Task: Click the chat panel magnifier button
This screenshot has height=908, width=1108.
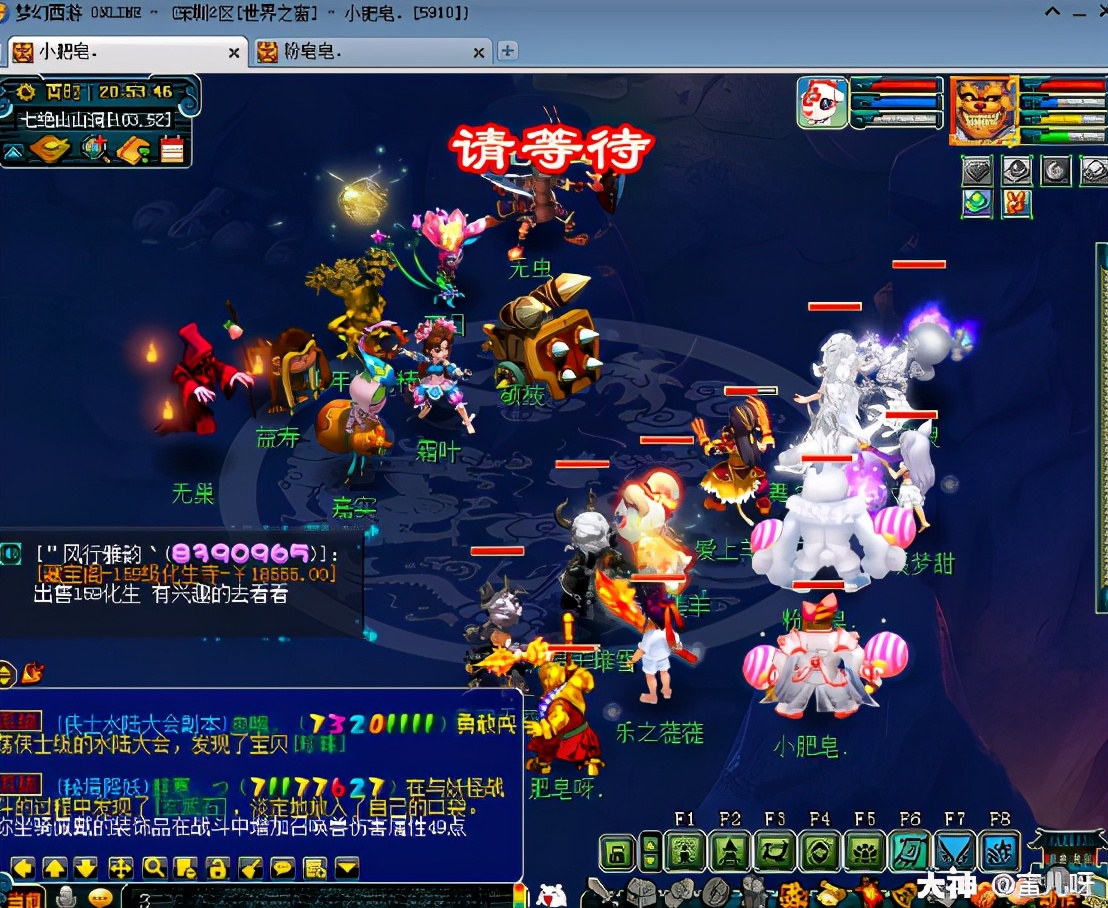Action: pyautogui.click(x=154, y=867)
